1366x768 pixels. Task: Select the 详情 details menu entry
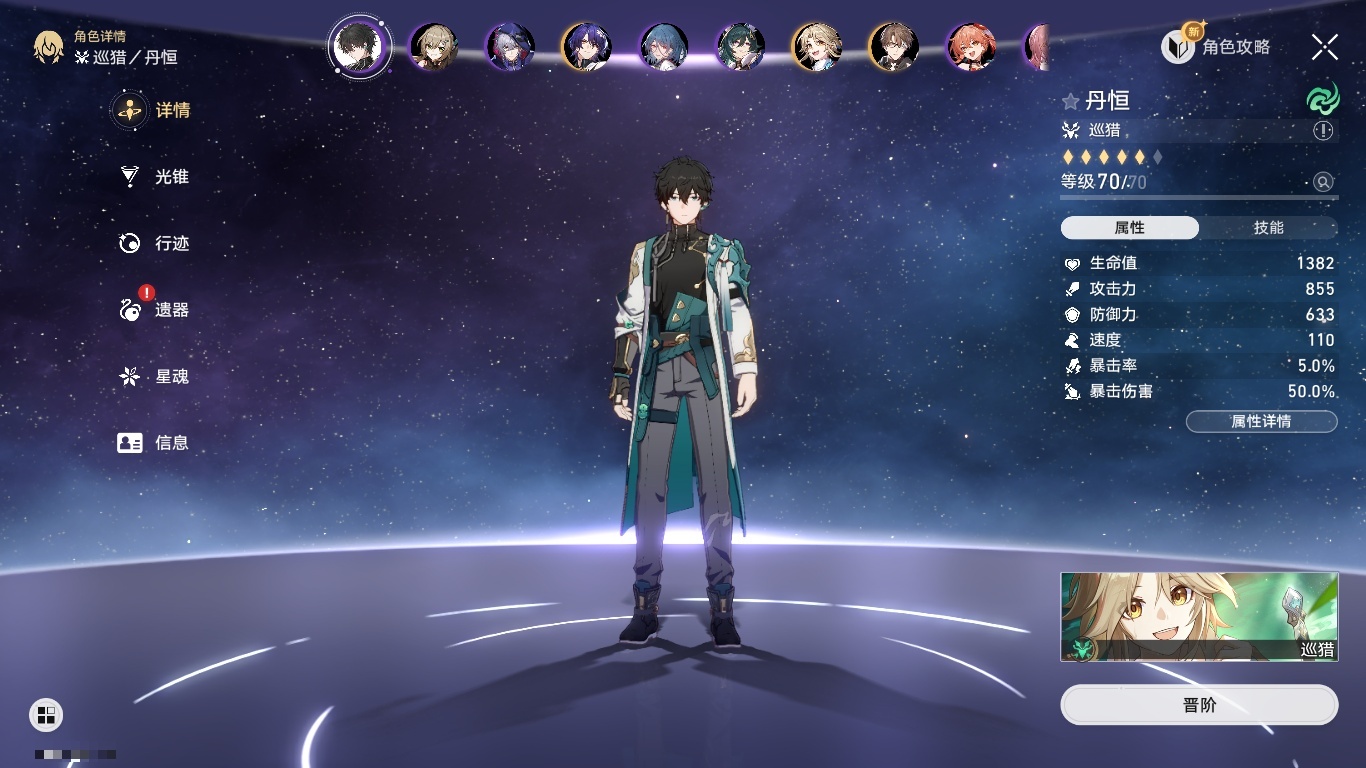click(x=154, y=110)
